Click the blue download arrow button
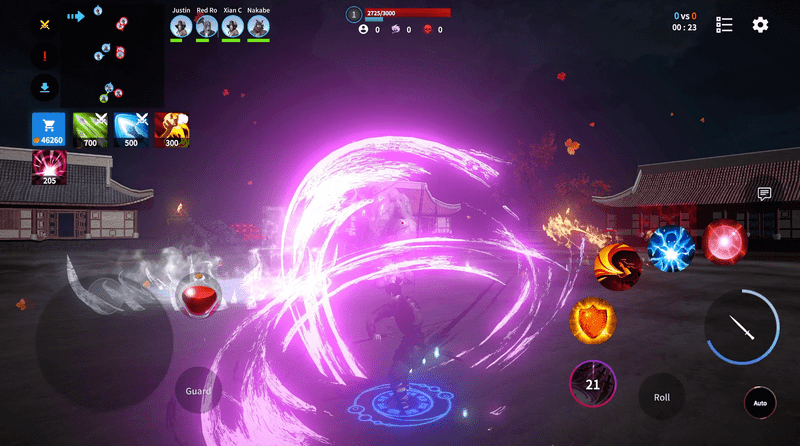This screenshot has height=446, width=800. (45, 86)
